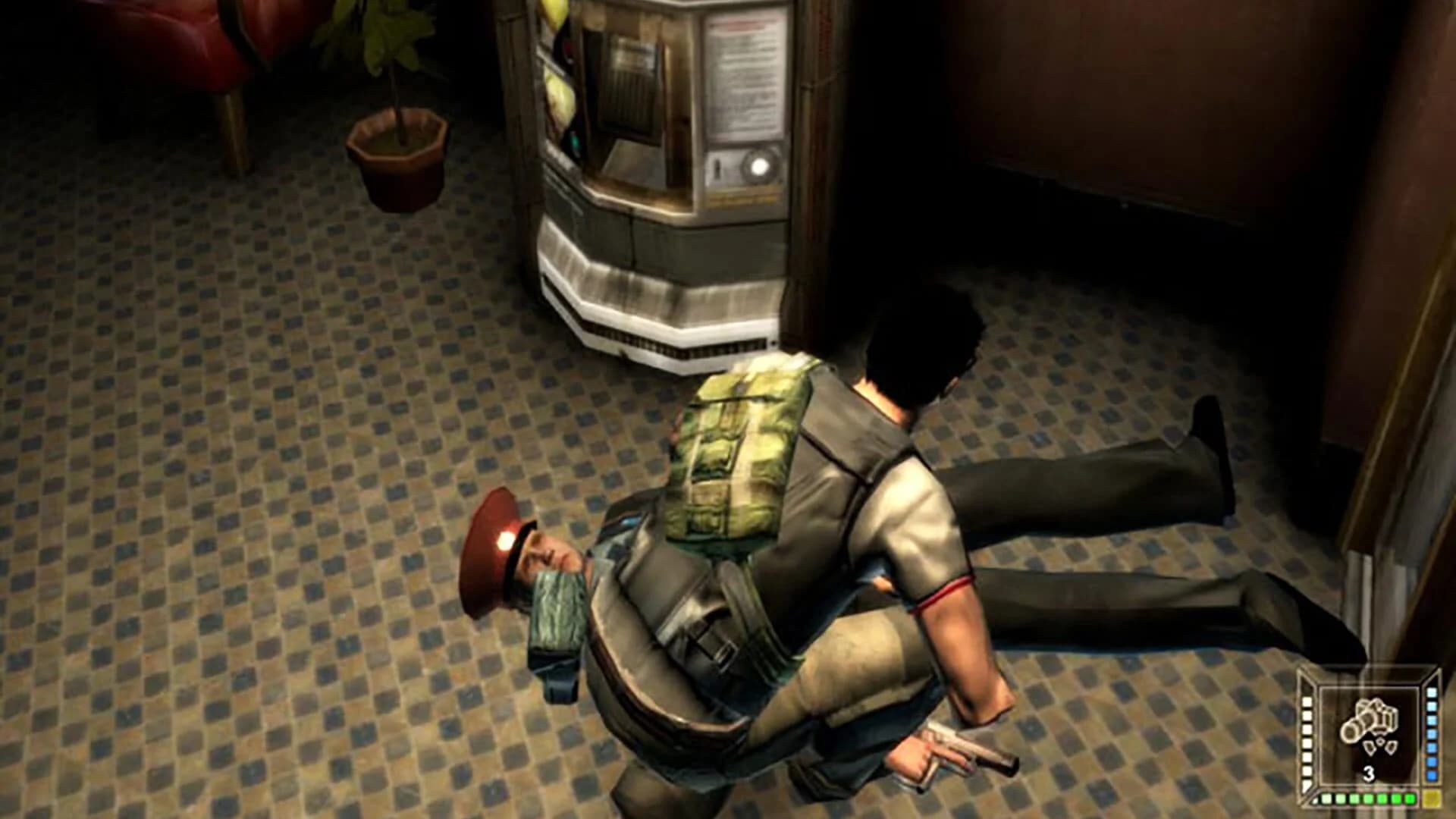Click the green indicator light inside the kiosk window
1456x819 pixels.
[x=575, y=141]
